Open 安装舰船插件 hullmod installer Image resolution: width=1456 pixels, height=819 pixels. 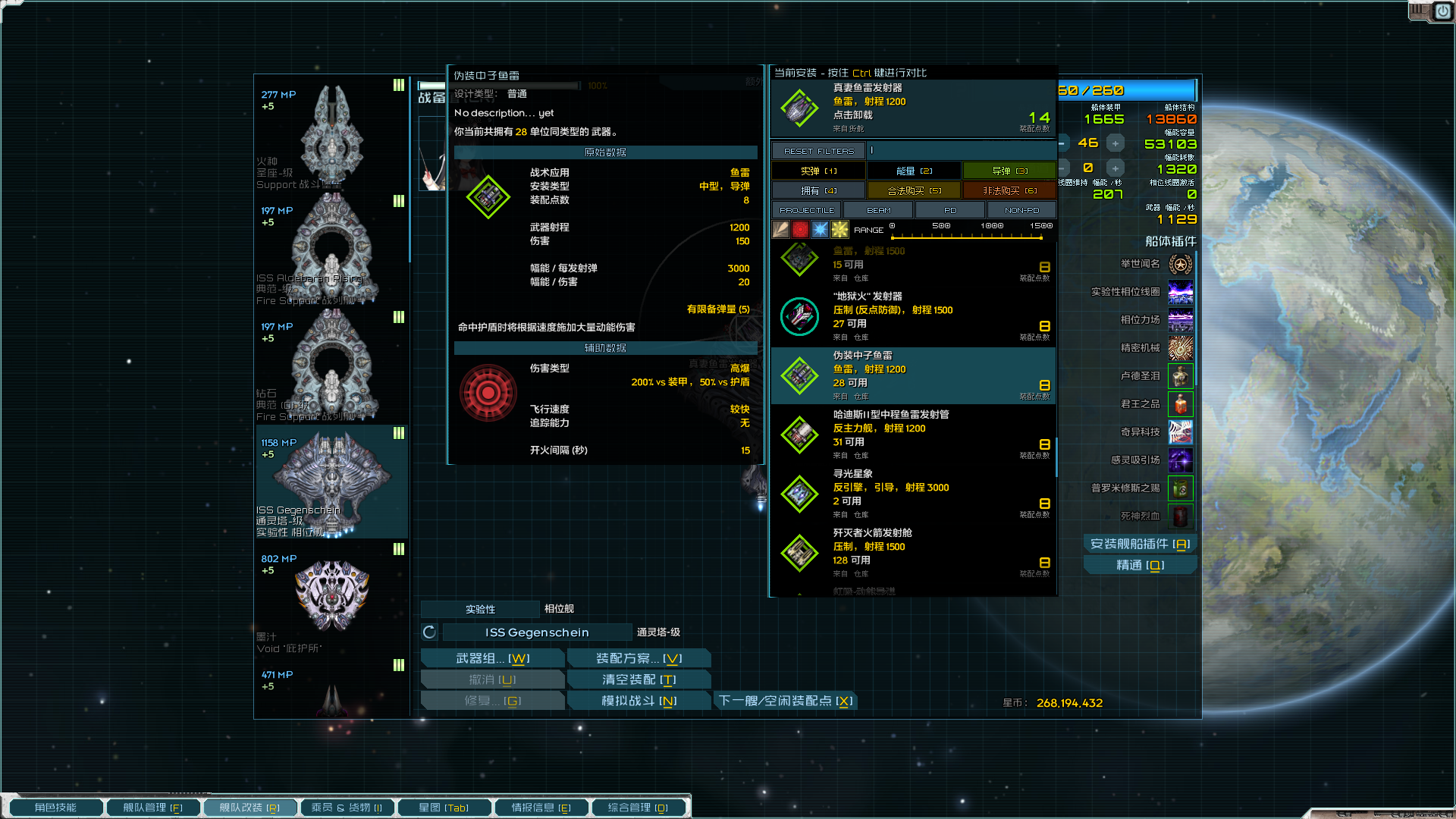tap(1140, 544)
